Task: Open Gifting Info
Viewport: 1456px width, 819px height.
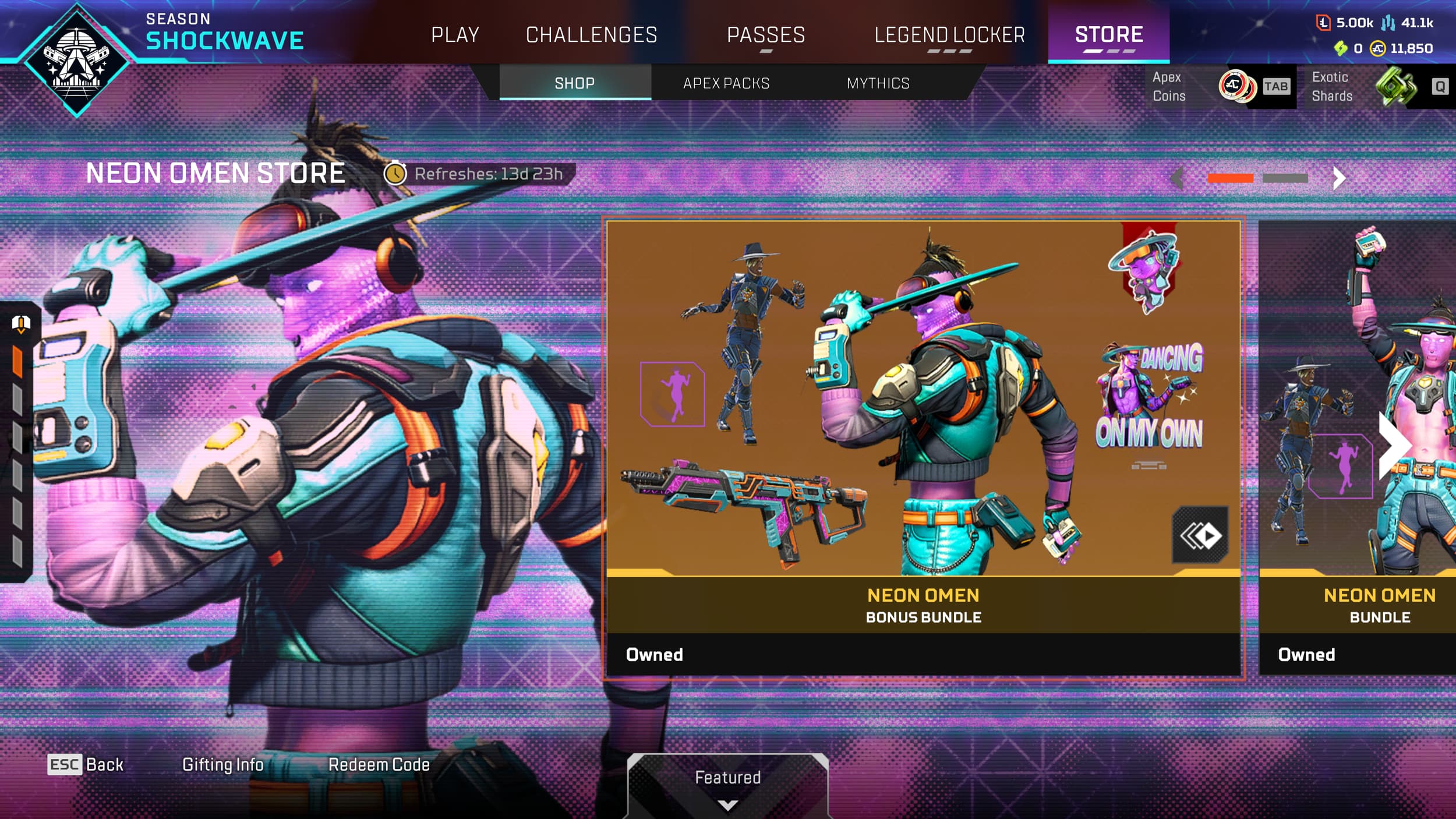Action: 223,765
